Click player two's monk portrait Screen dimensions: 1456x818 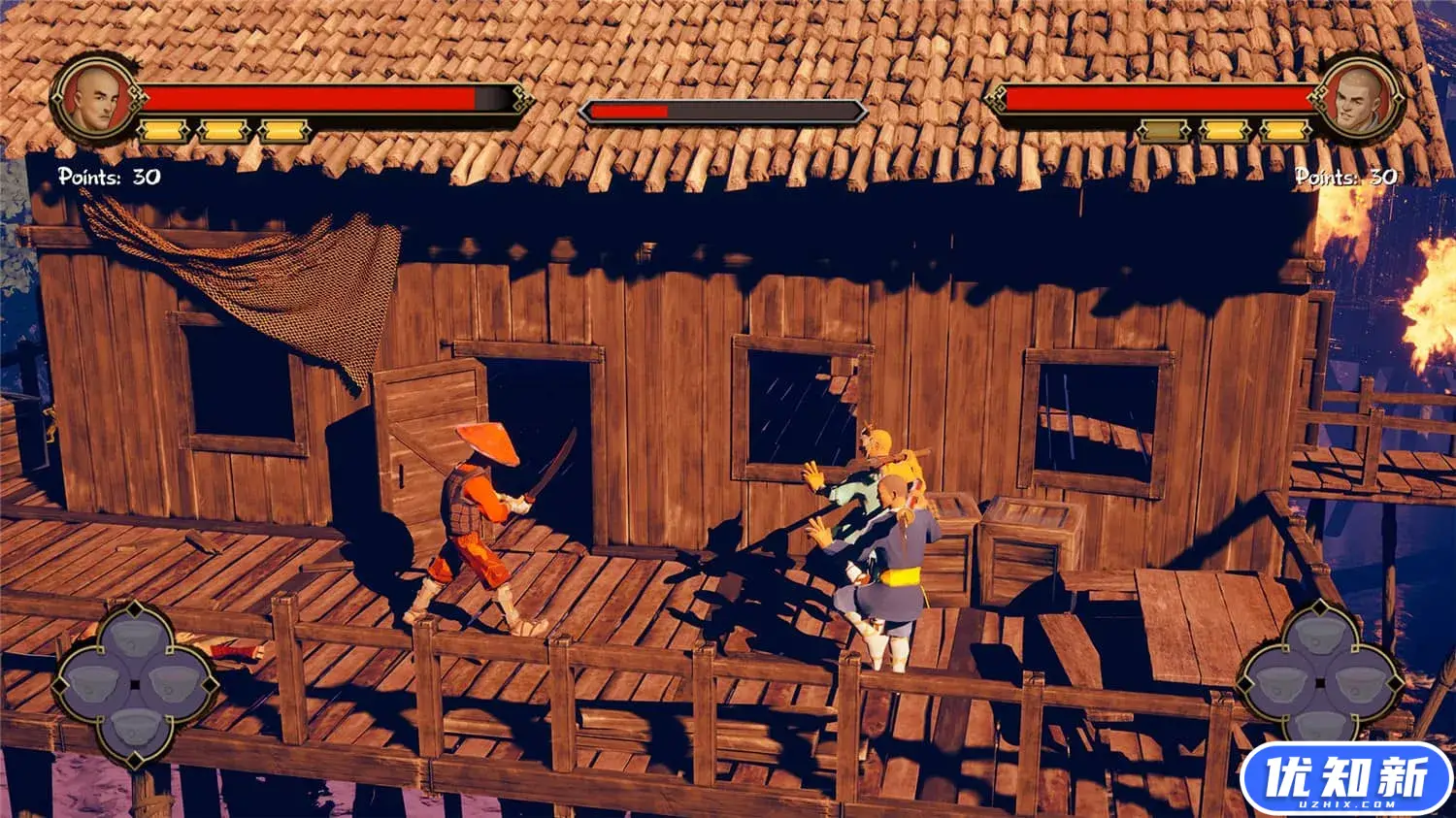[1358, 98]
